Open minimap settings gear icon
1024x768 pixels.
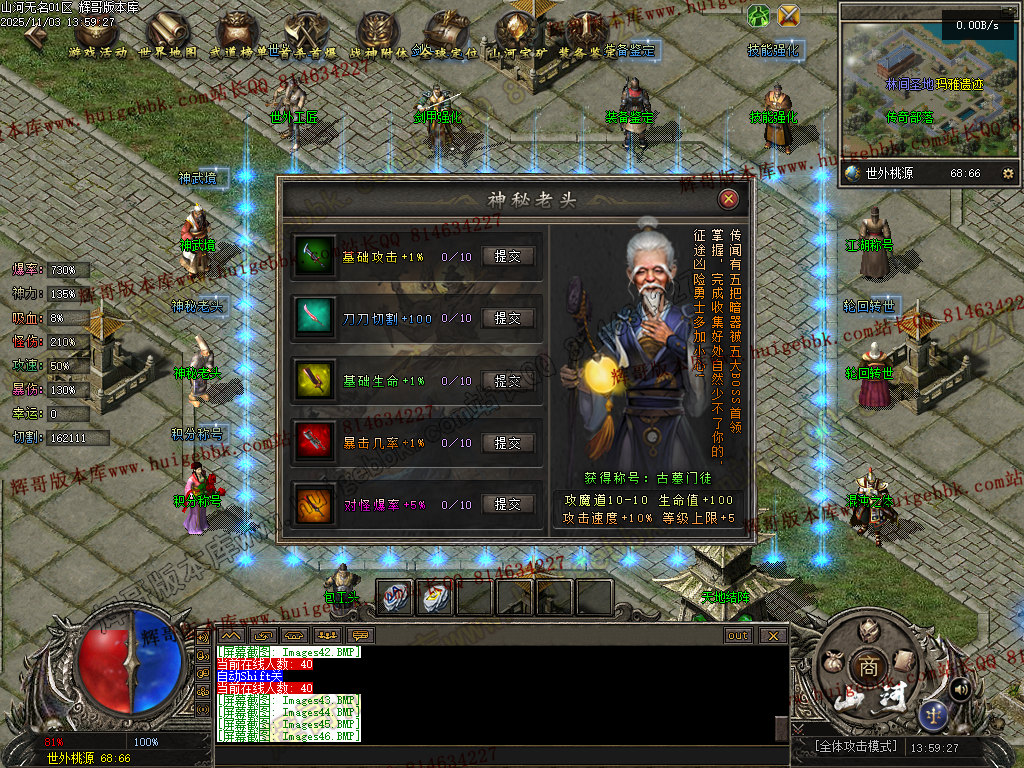point(1007,173)
